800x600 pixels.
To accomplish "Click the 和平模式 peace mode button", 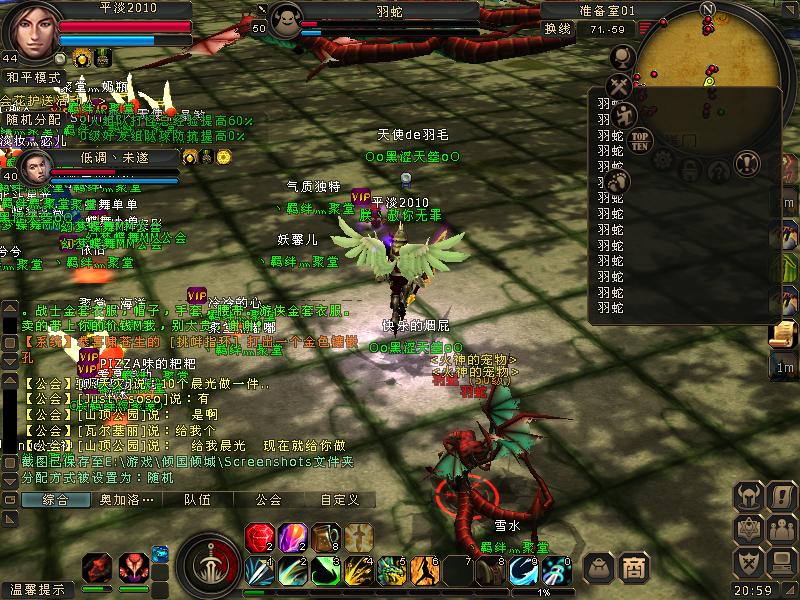I will 35,77.
